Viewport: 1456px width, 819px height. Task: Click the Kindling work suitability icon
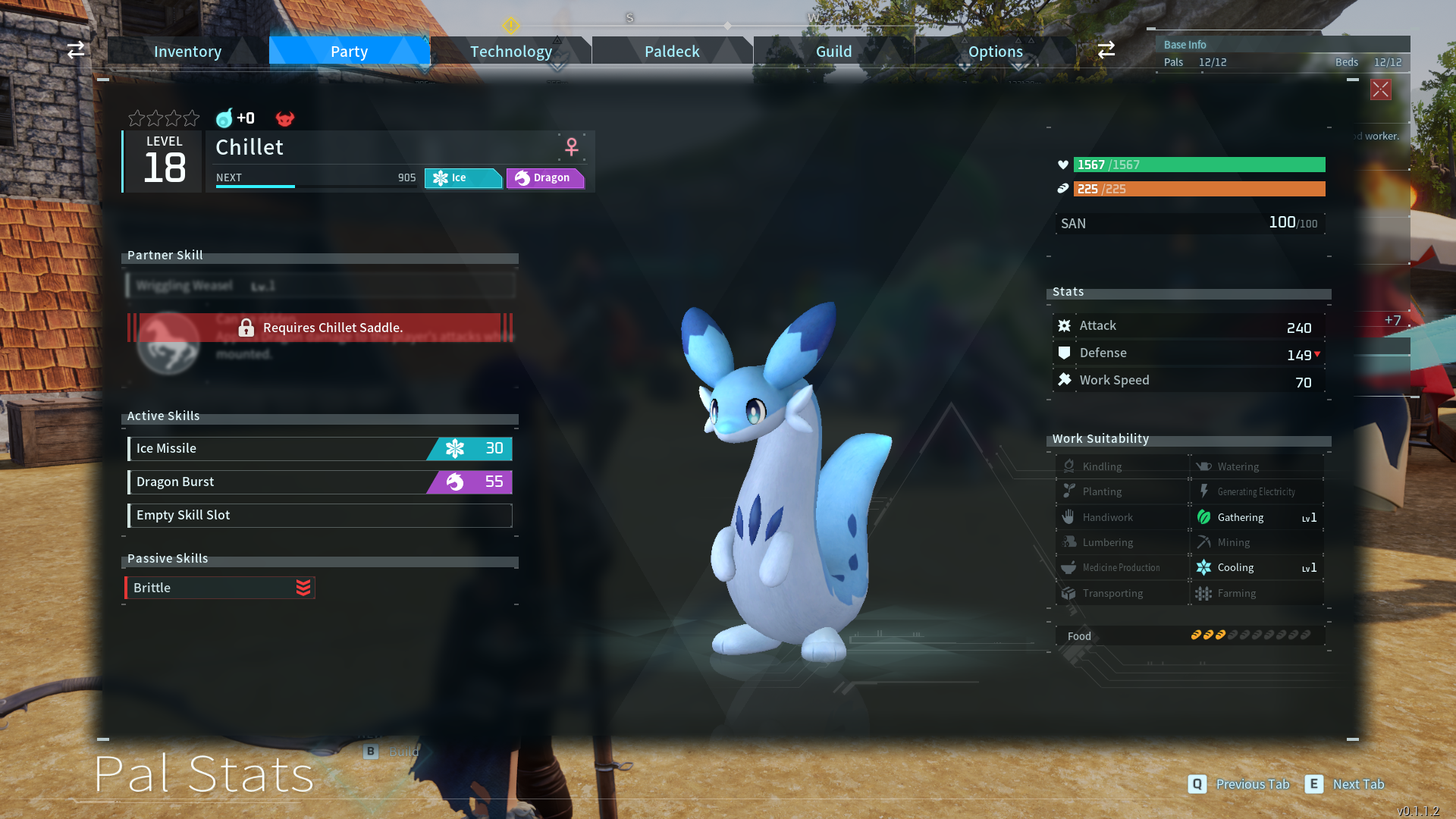tap(1069, 466)
